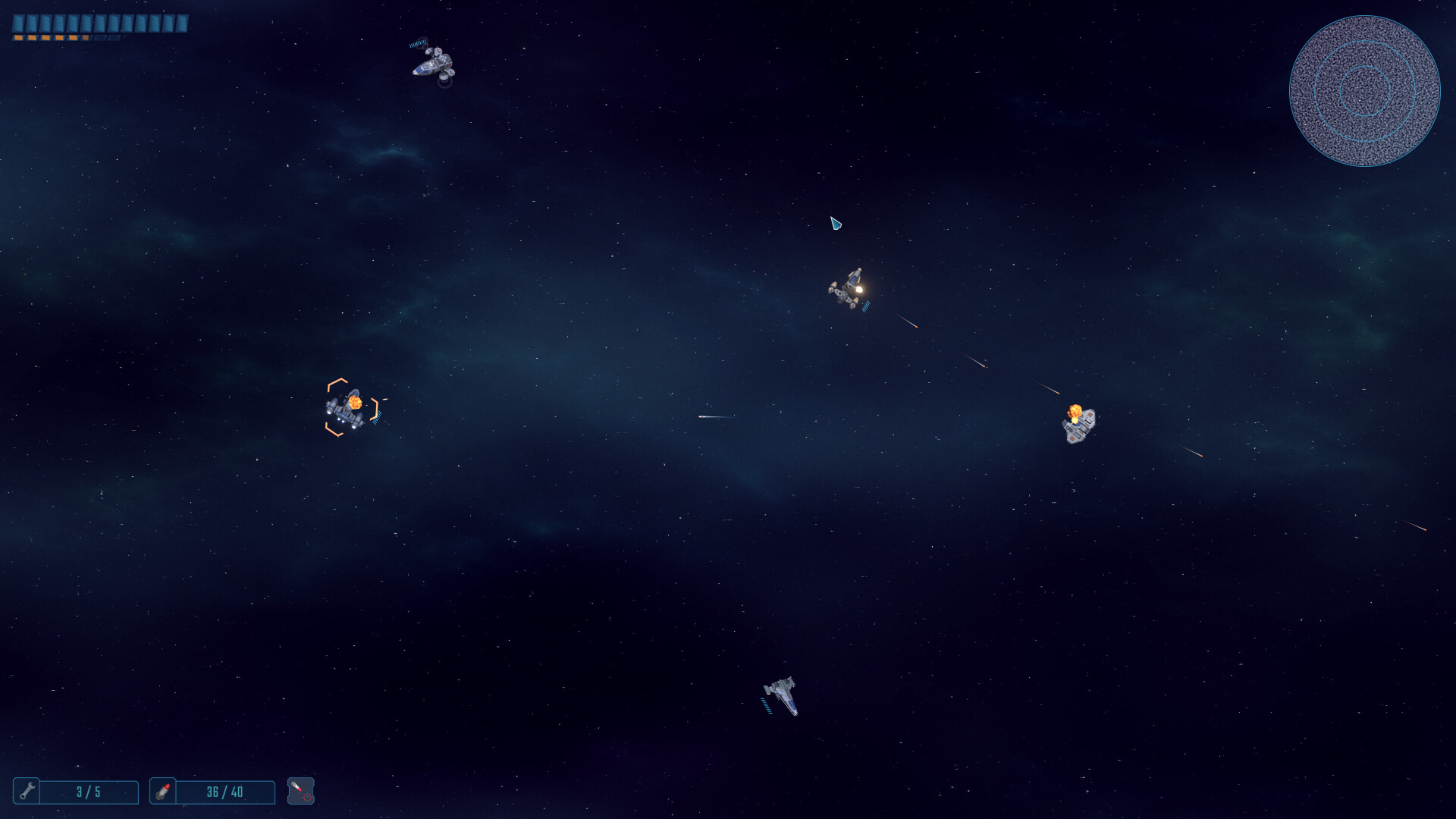Click the explosion on the bracketed ship
Image resolution: width=1456 pixels, height=819 pixels.
[357, 400]
